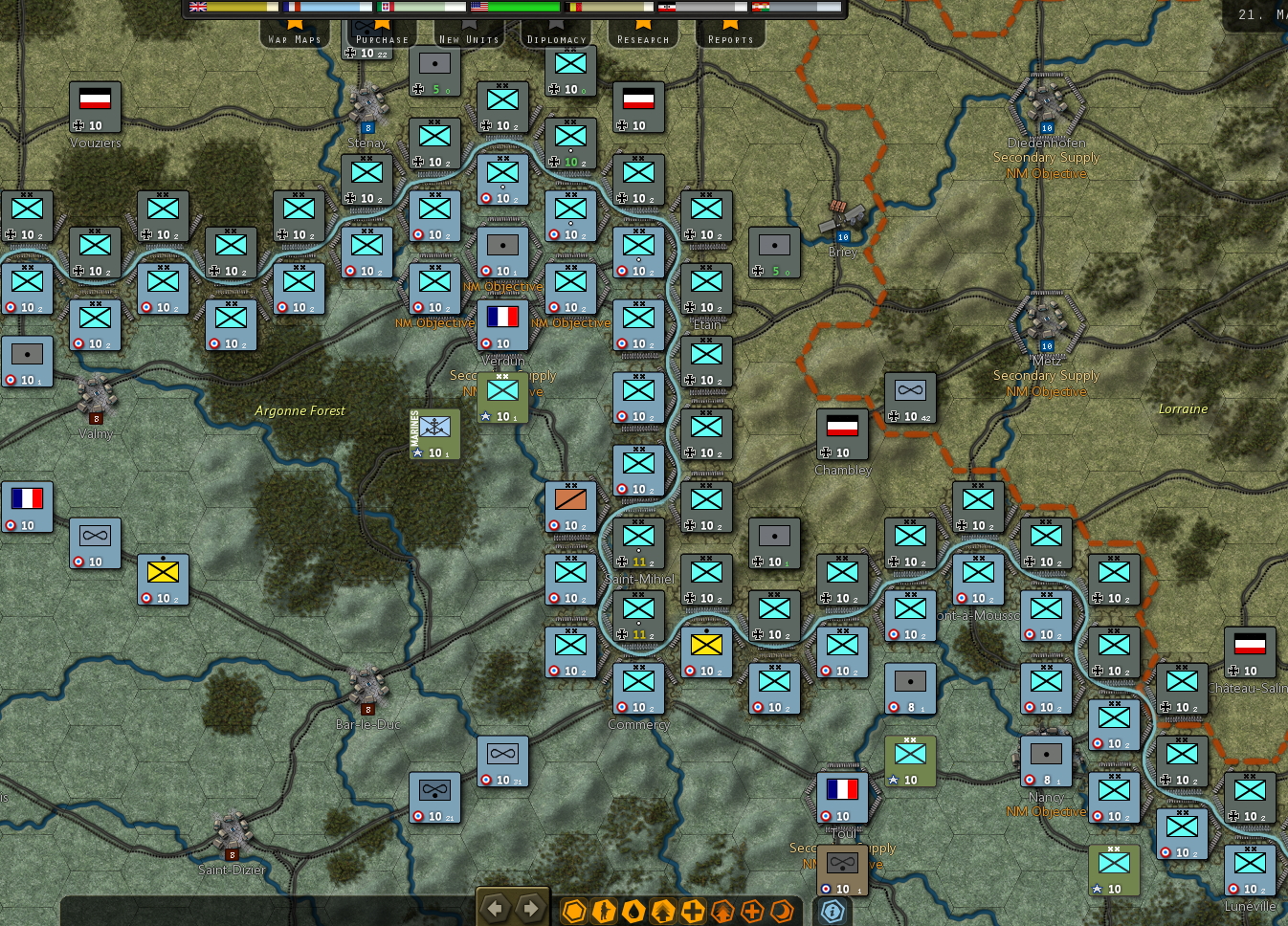The image size is (1288, 926).
Task: Select the French unit at Verdun
Action: click(x=503, y=325)
